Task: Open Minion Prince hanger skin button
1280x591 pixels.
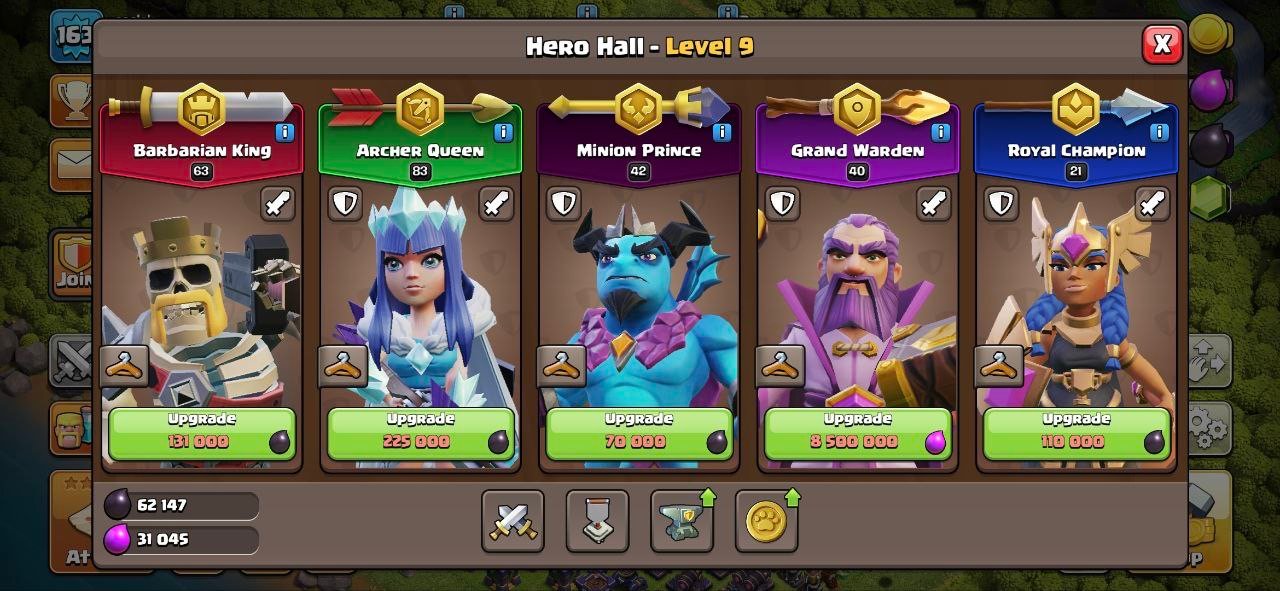Action: pyautogui.click(x=561, y=366)
